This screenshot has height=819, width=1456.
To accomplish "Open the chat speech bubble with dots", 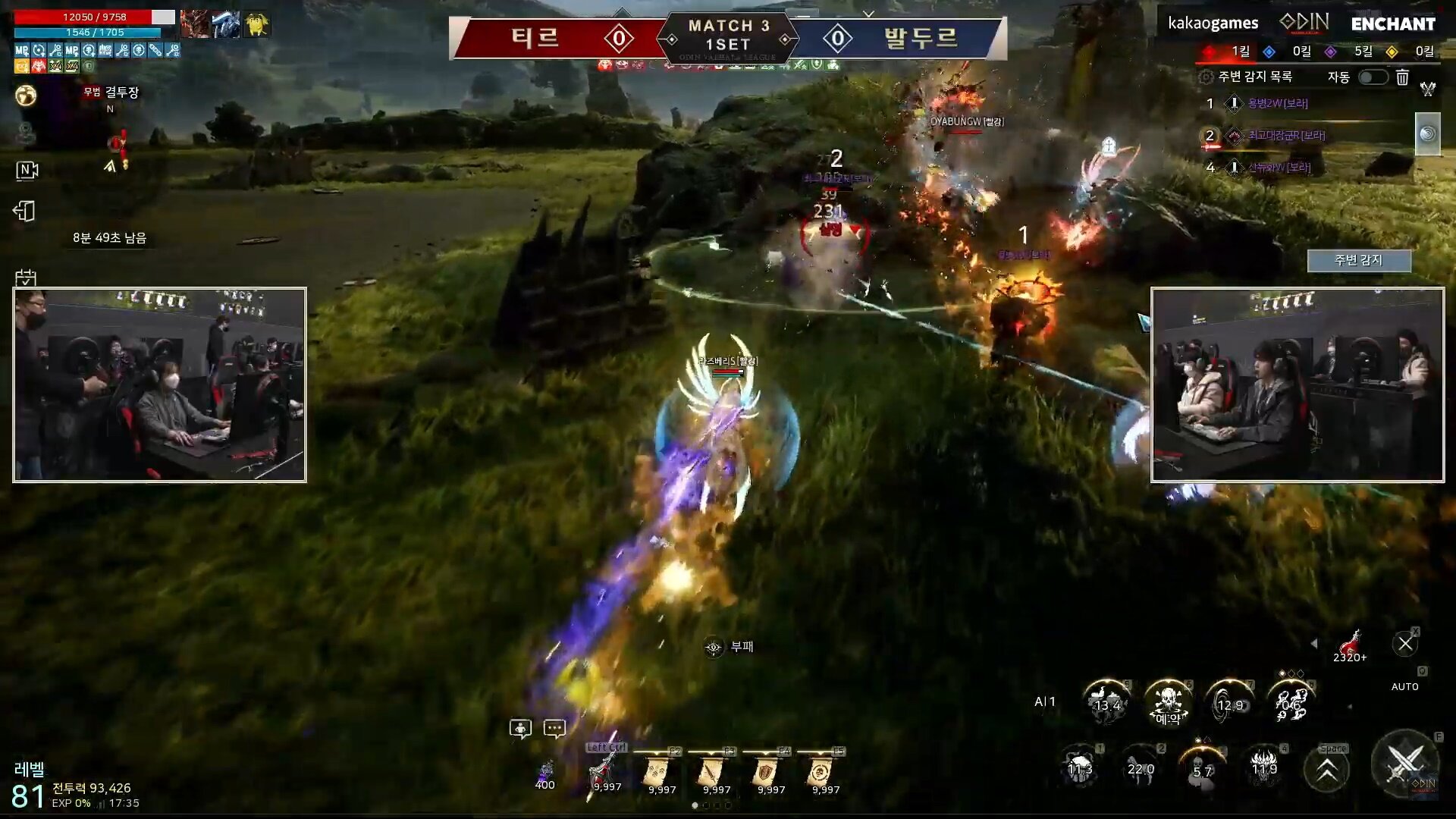I will click(554, 729).
